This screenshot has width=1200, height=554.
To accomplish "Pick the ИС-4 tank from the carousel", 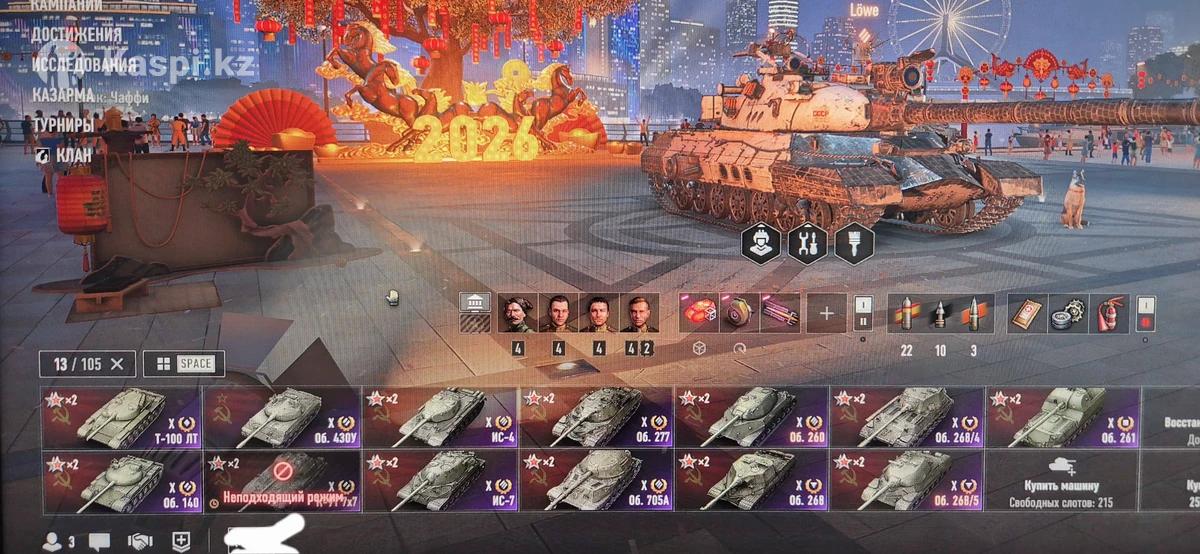I will [439, 416].
